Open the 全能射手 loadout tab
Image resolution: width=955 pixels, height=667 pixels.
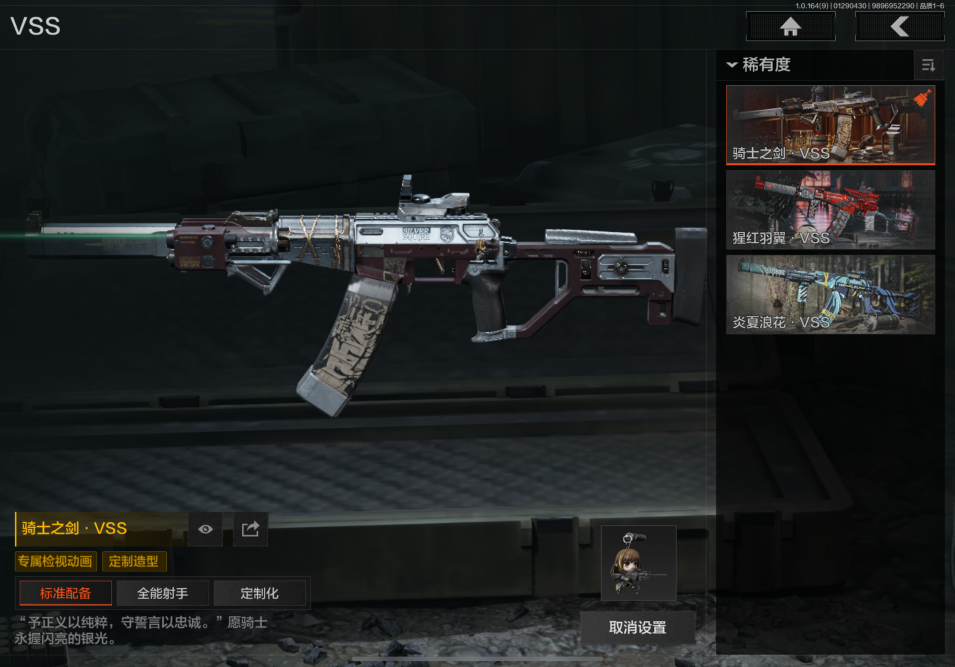(x=162, y=593)
